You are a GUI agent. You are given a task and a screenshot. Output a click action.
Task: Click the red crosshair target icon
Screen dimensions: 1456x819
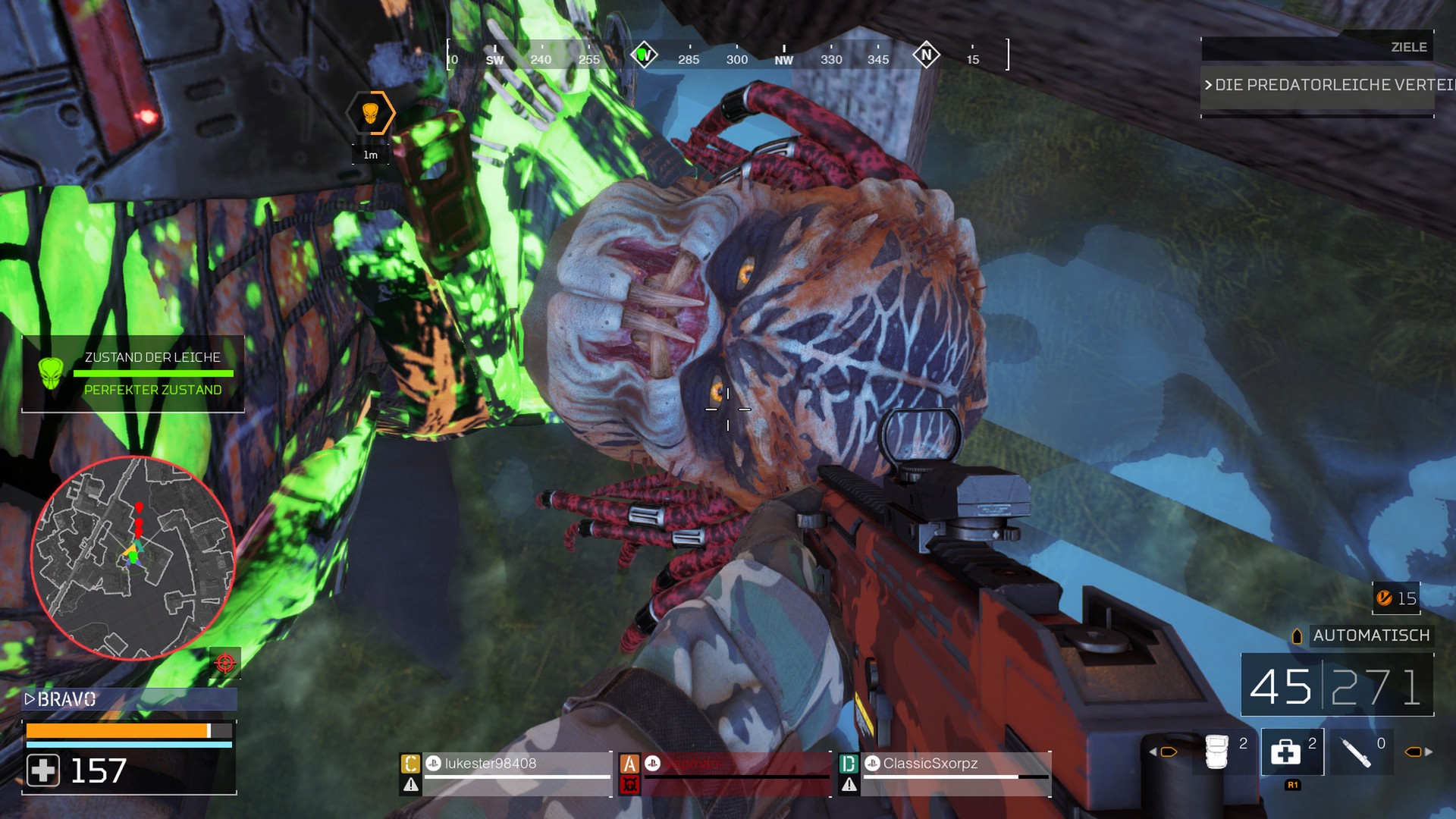[225, 664]
